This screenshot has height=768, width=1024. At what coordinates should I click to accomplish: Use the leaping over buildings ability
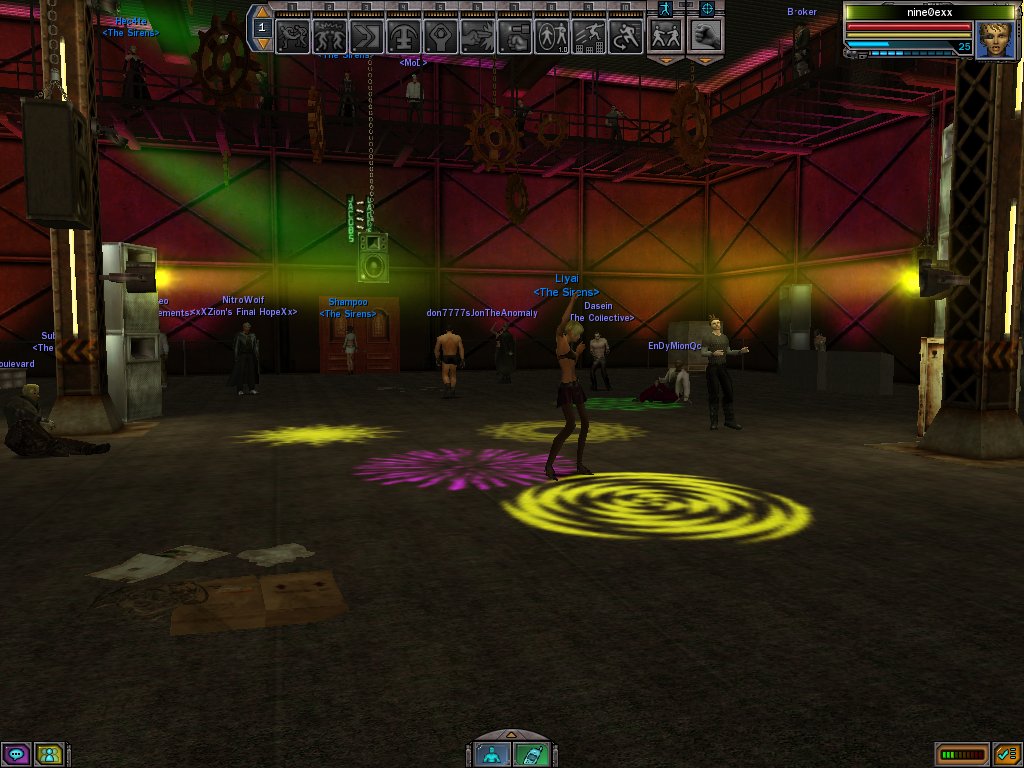coord(588,37)
